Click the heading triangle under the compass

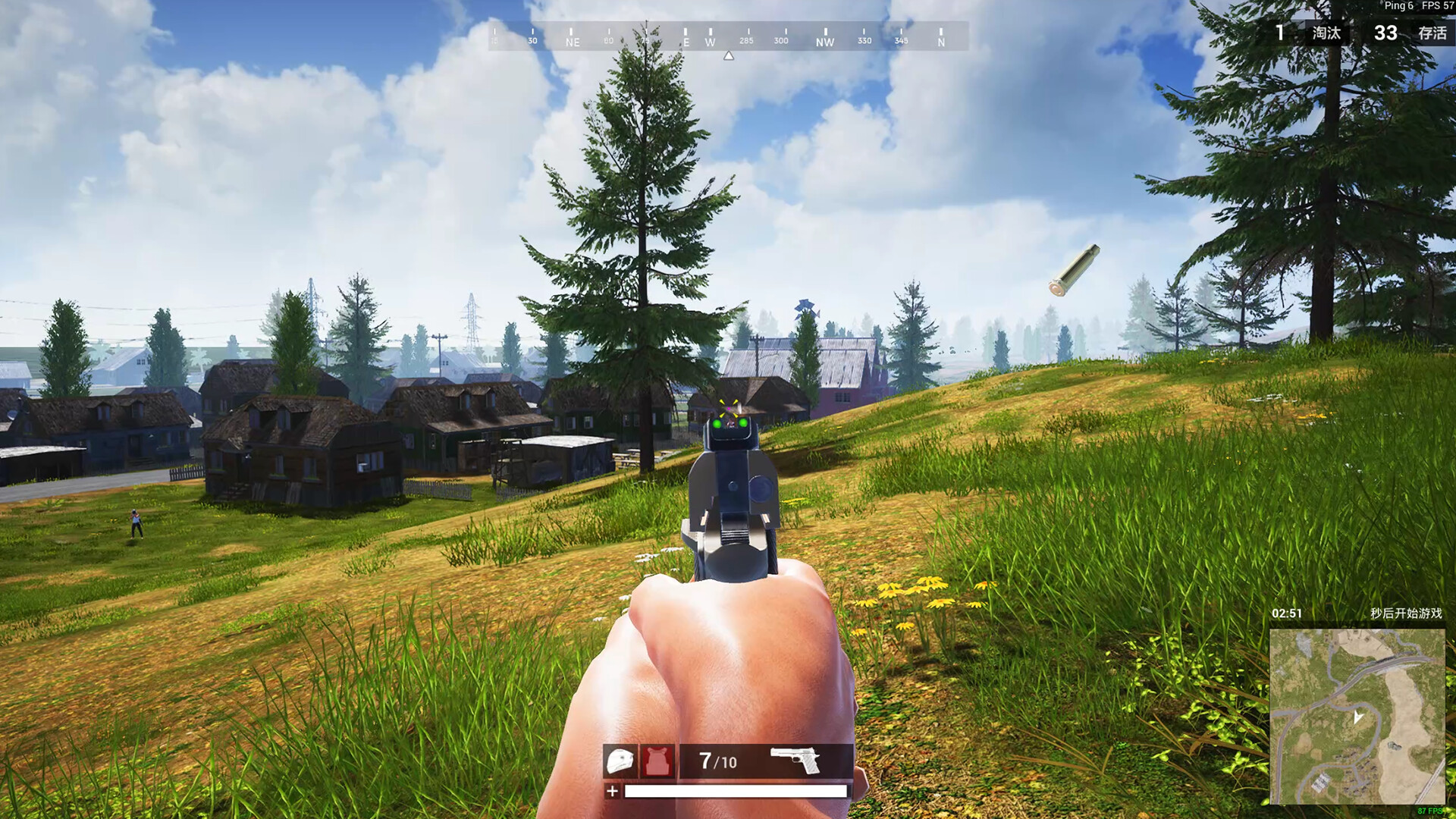point(729,55)
